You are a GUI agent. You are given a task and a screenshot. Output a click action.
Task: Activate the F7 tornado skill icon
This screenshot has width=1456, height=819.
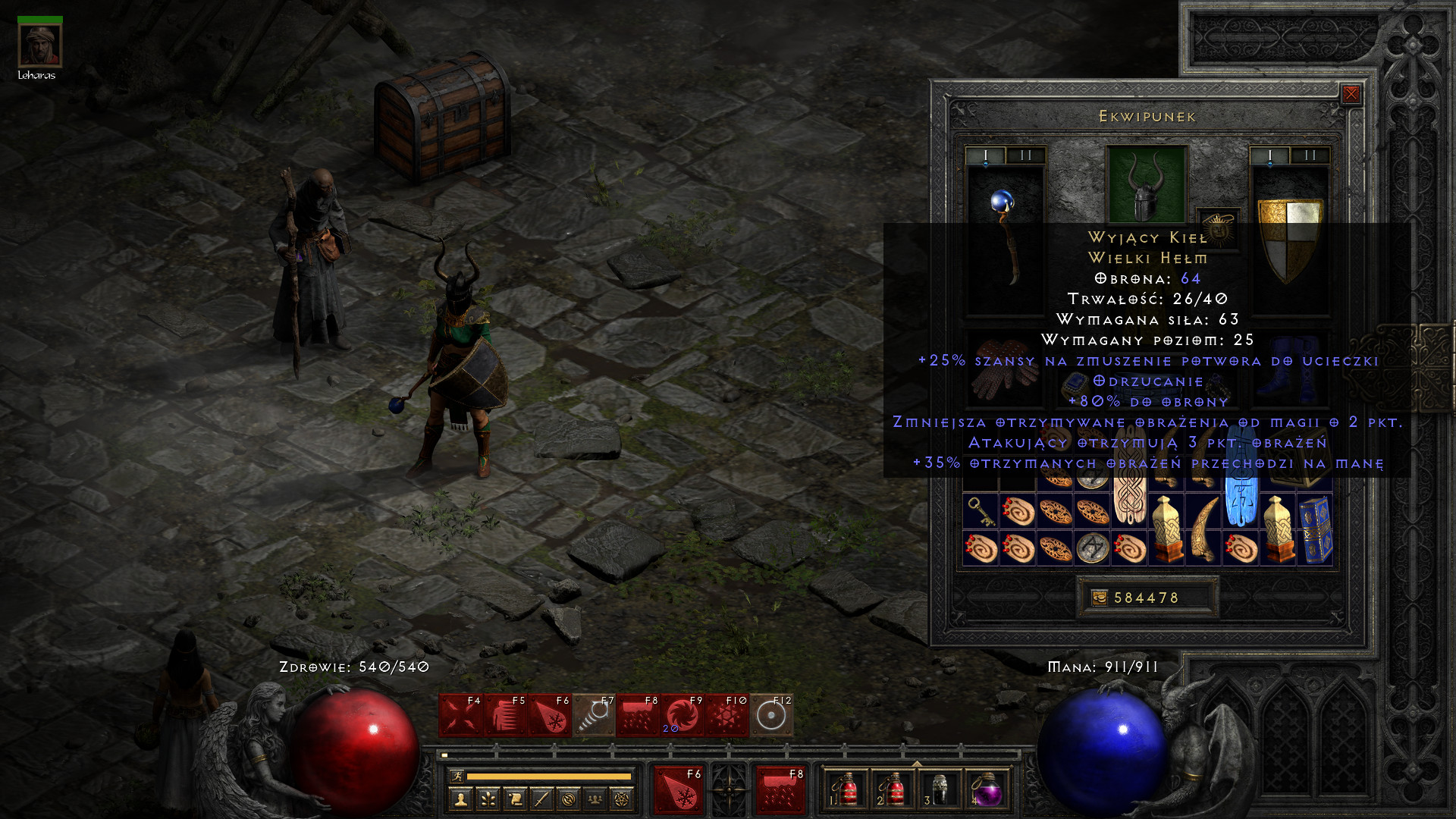[x=594, y=715]
